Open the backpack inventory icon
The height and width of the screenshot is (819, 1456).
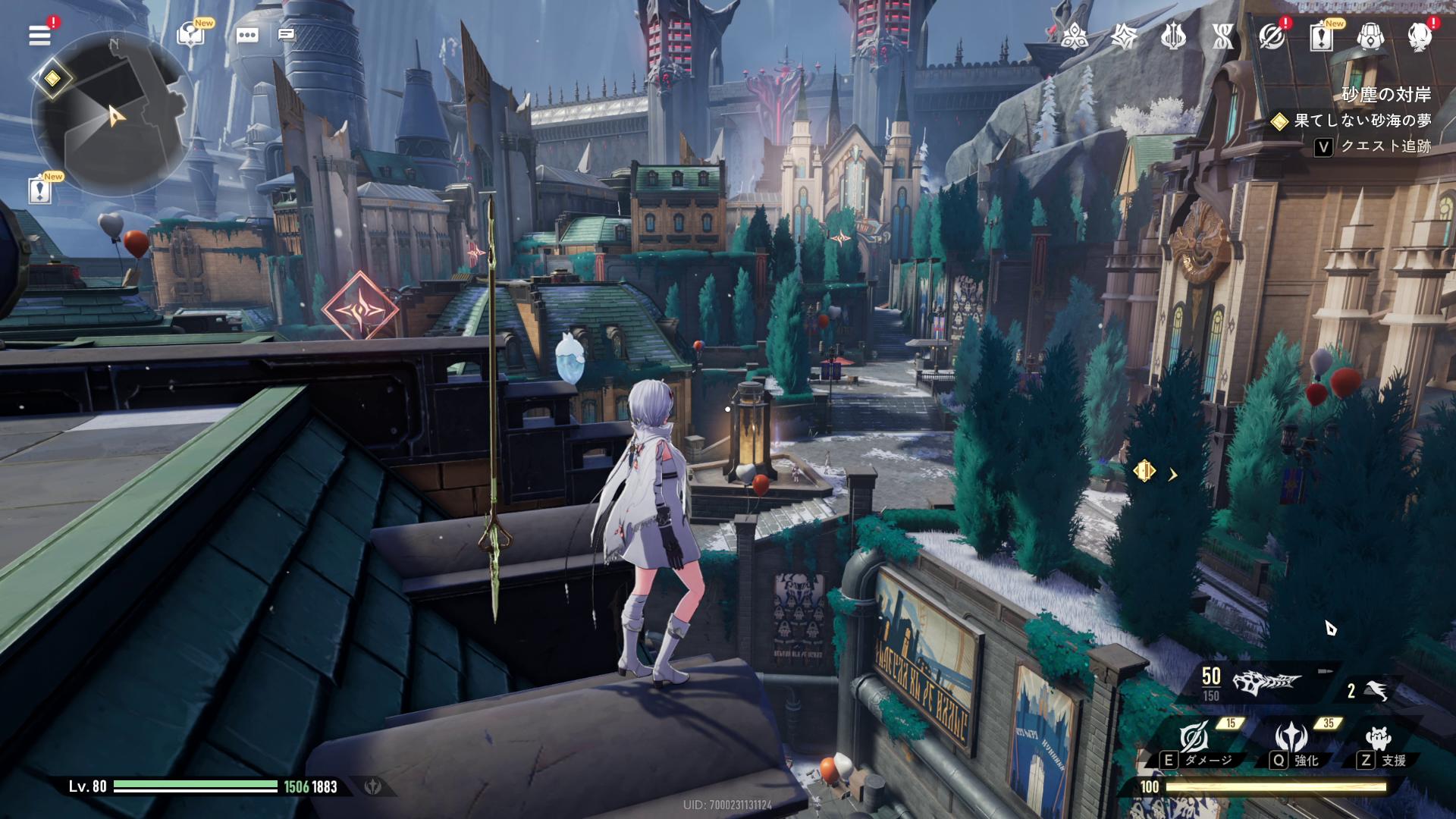click(1370, 36)
